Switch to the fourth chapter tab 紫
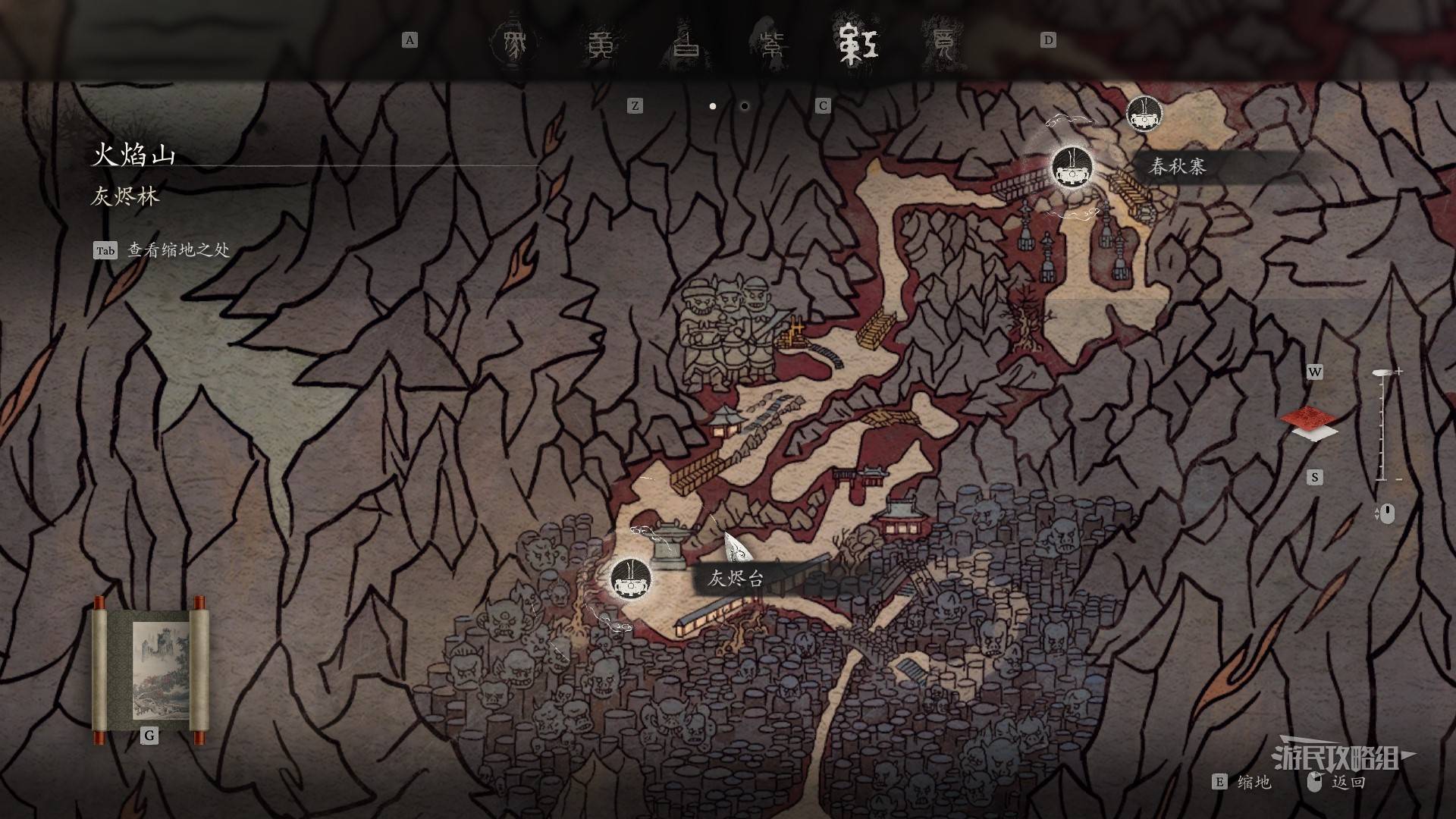Viewport: 1456px width, 819px height. [771, 44]
